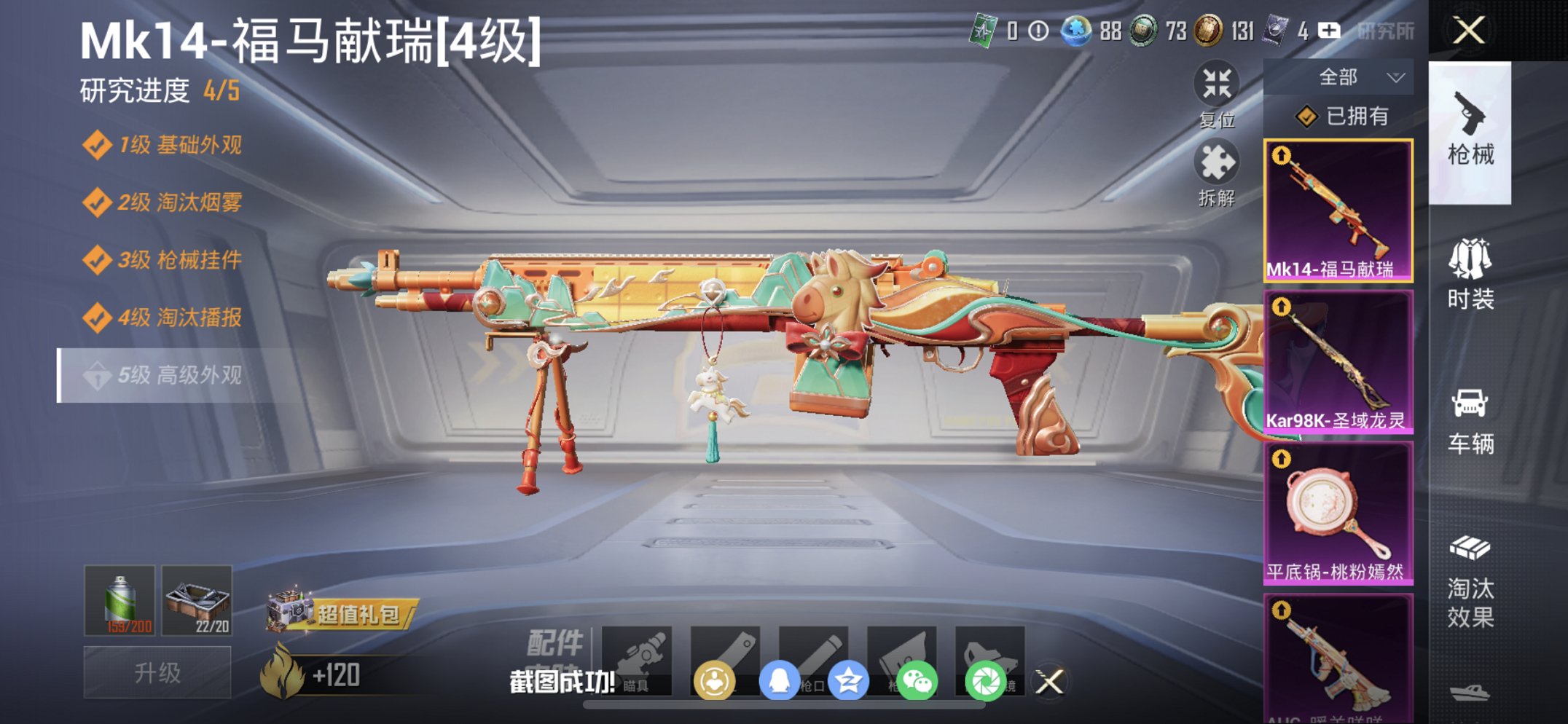Share screenshot via the QQ penguin icon
This screenshot has height=724, width=1568.
[x=780, y=677]
